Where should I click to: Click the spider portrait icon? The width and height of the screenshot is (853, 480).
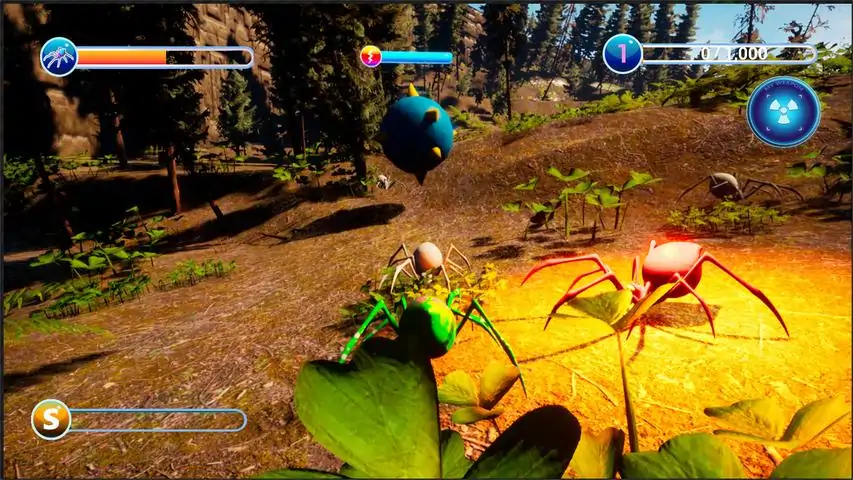[59, 57]
